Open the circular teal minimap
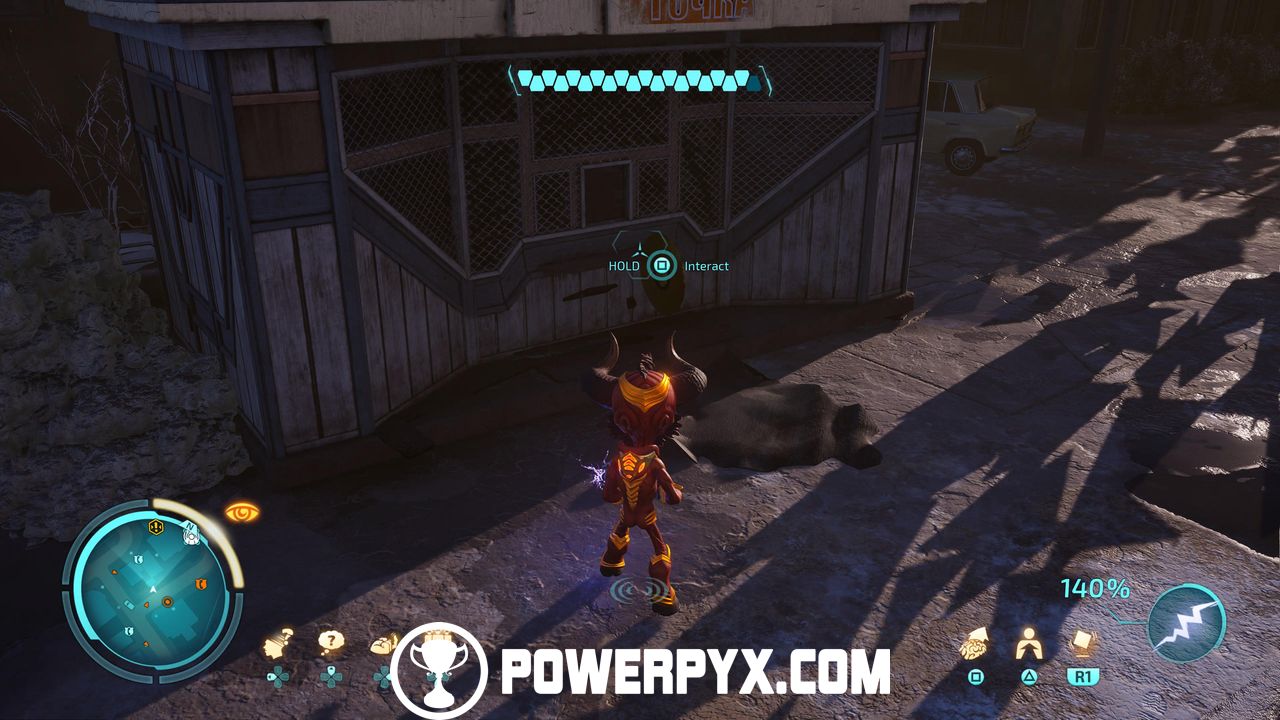Image resolution: width=1280 pixels, height=720 pixels. 152,588
